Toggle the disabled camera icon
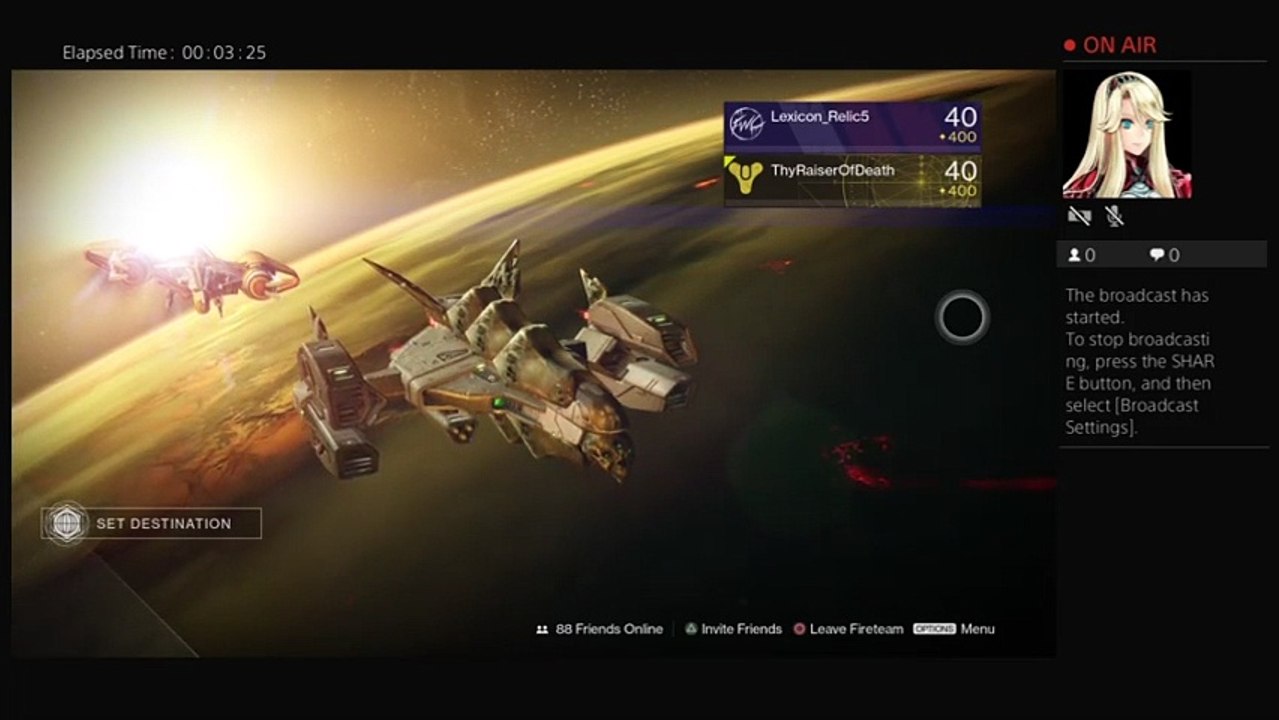1279x720 pixels. 1079,216
